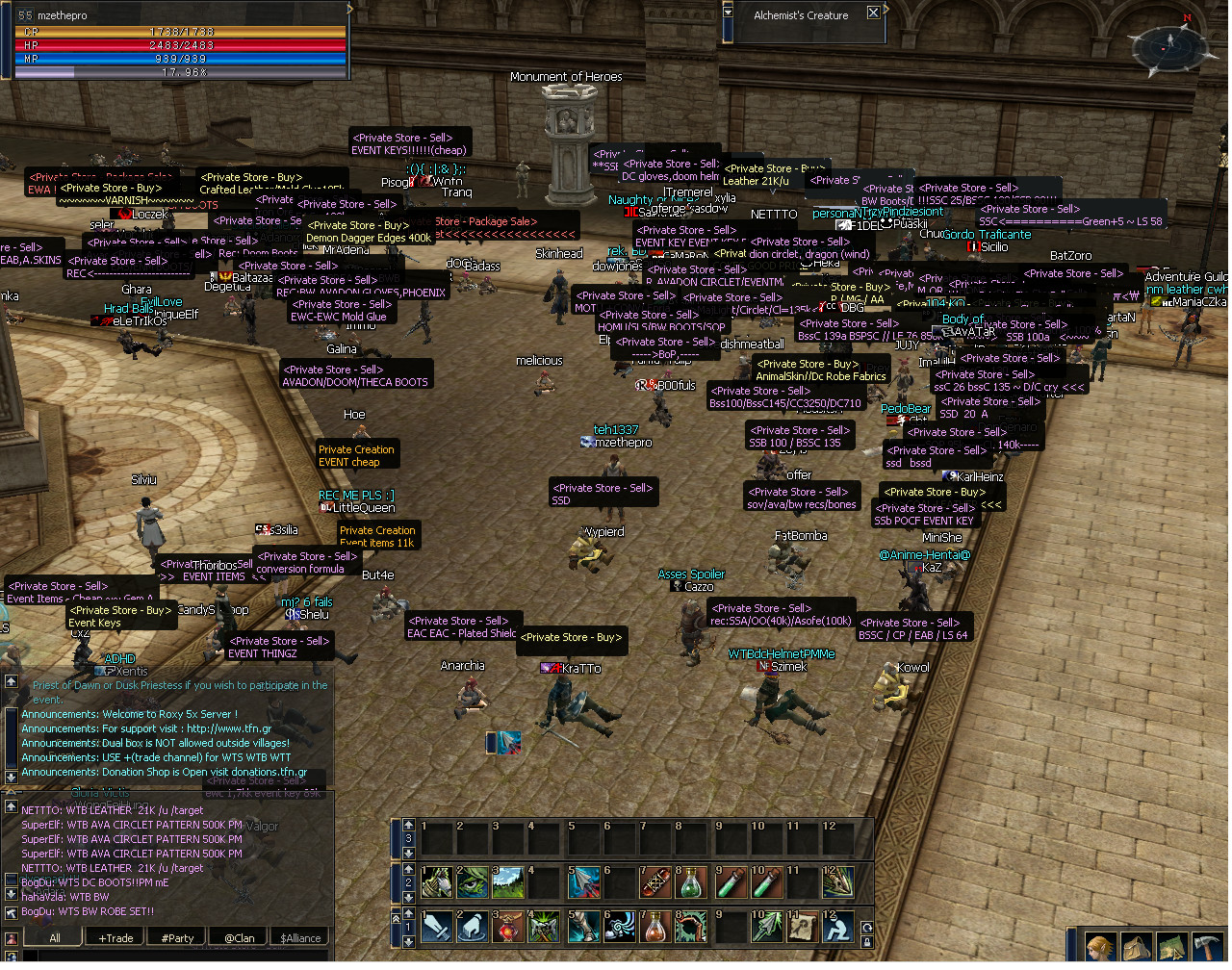Open the #Party chat tab

[x=177, y=937]
